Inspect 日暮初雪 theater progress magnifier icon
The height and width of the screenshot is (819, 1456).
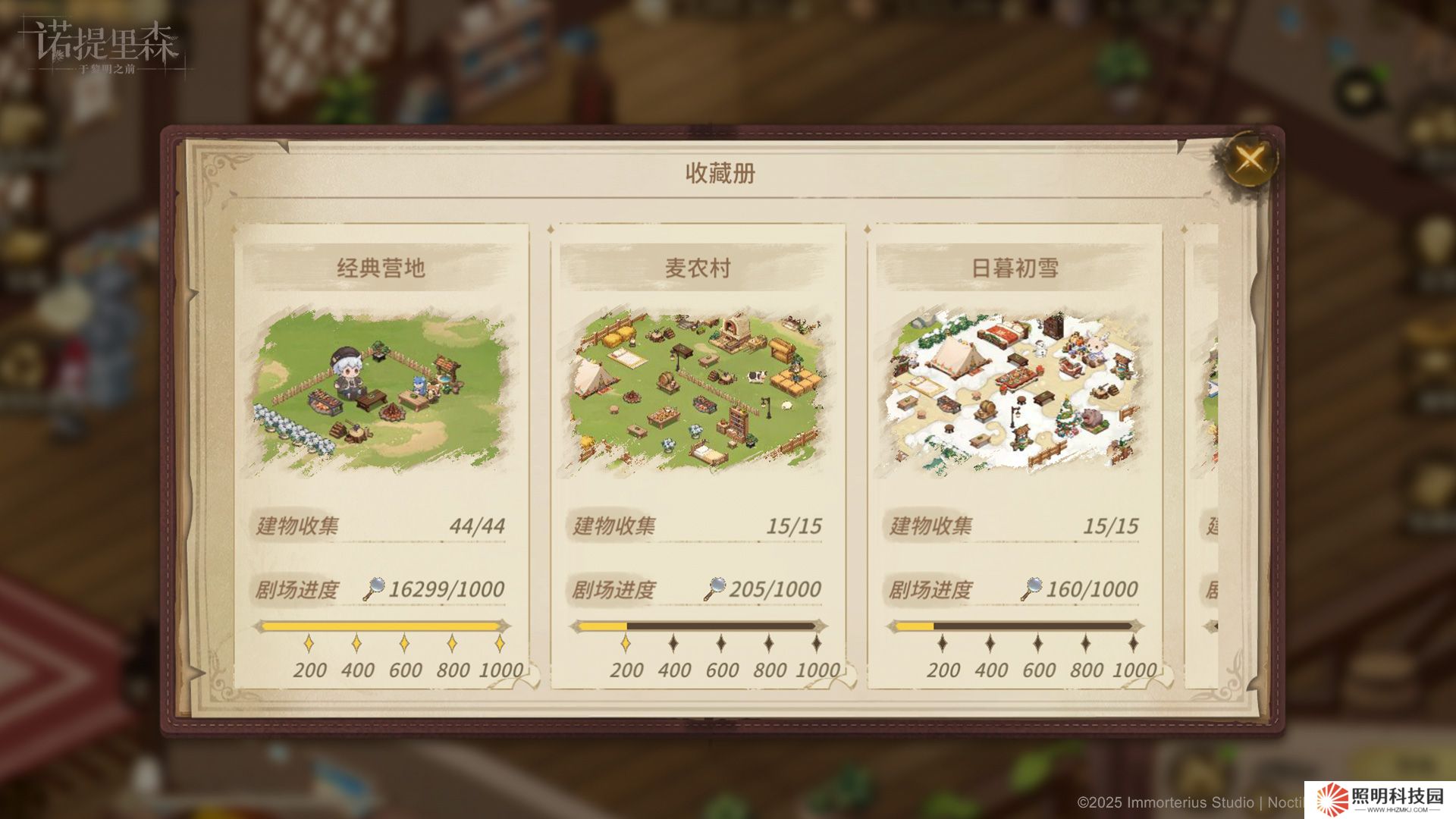click(1031, 588)
